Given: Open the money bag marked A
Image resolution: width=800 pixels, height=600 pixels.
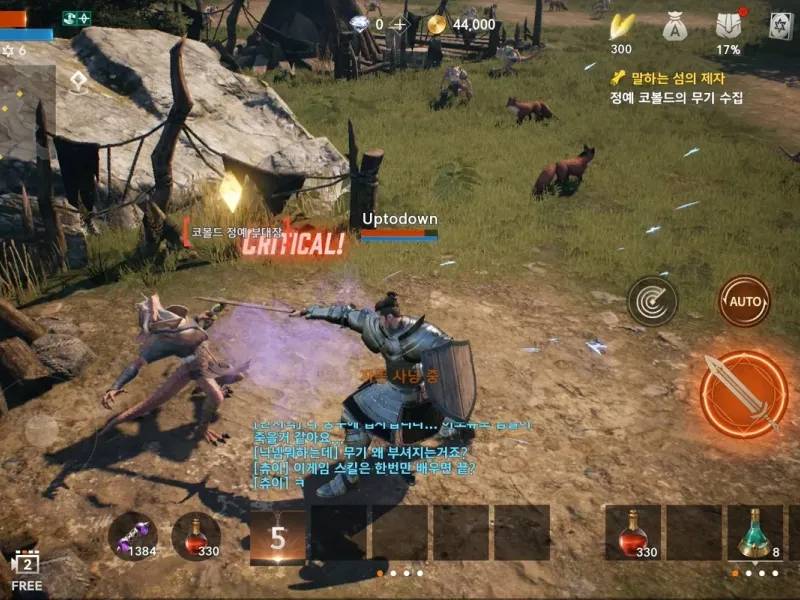Looking at the screenshot, I should pyautogui.click(x=675, y=28).
